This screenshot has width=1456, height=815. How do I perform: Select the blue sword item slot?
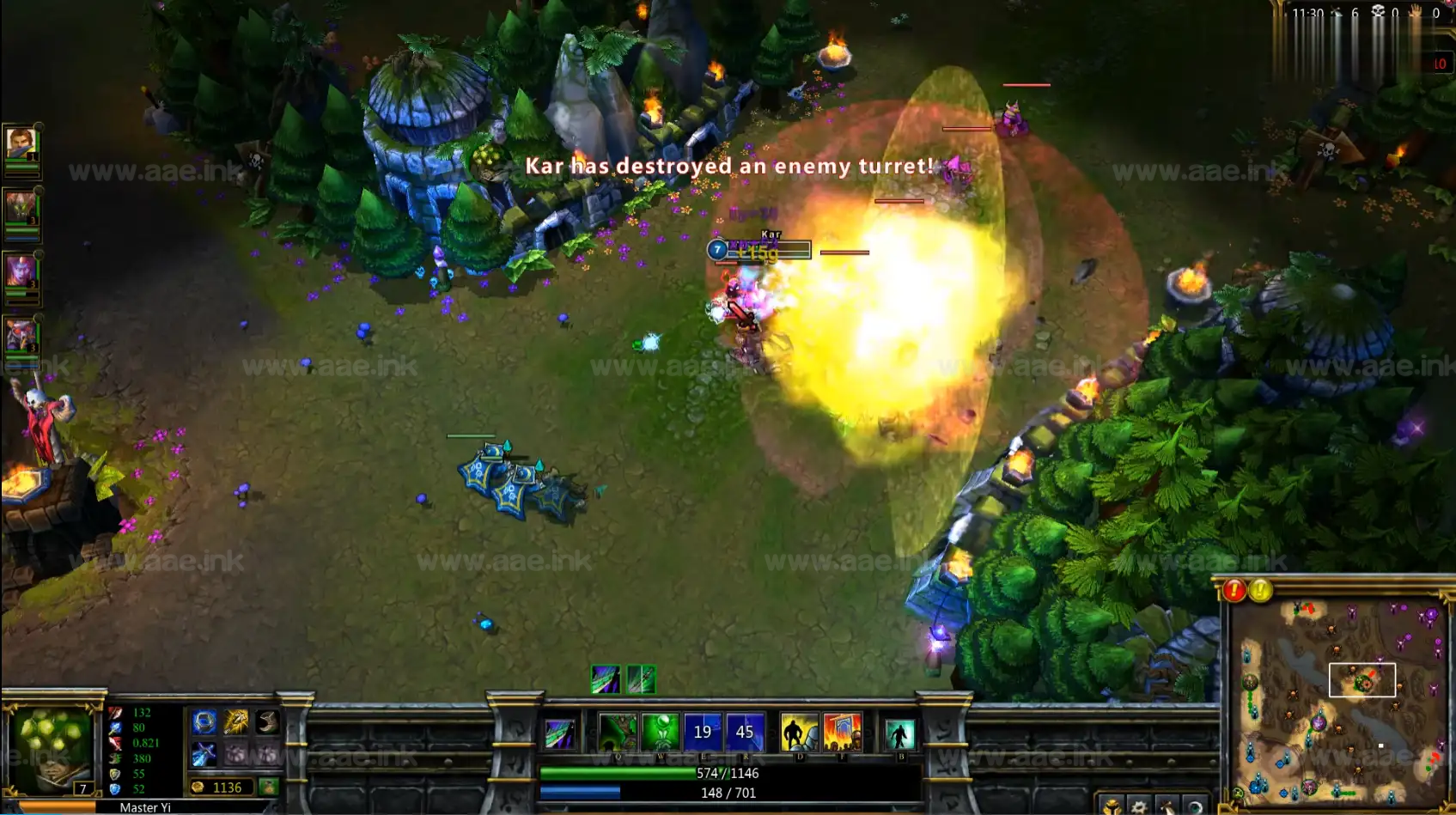(x=204, y=754)
